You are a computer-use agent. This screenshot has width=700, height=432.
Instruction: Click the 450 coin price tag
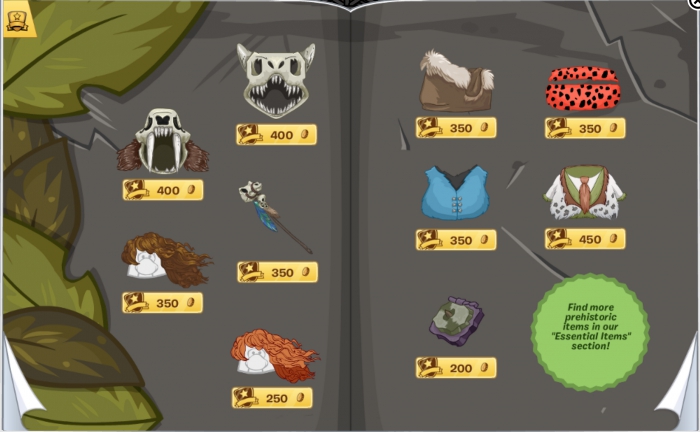[585, 239]
